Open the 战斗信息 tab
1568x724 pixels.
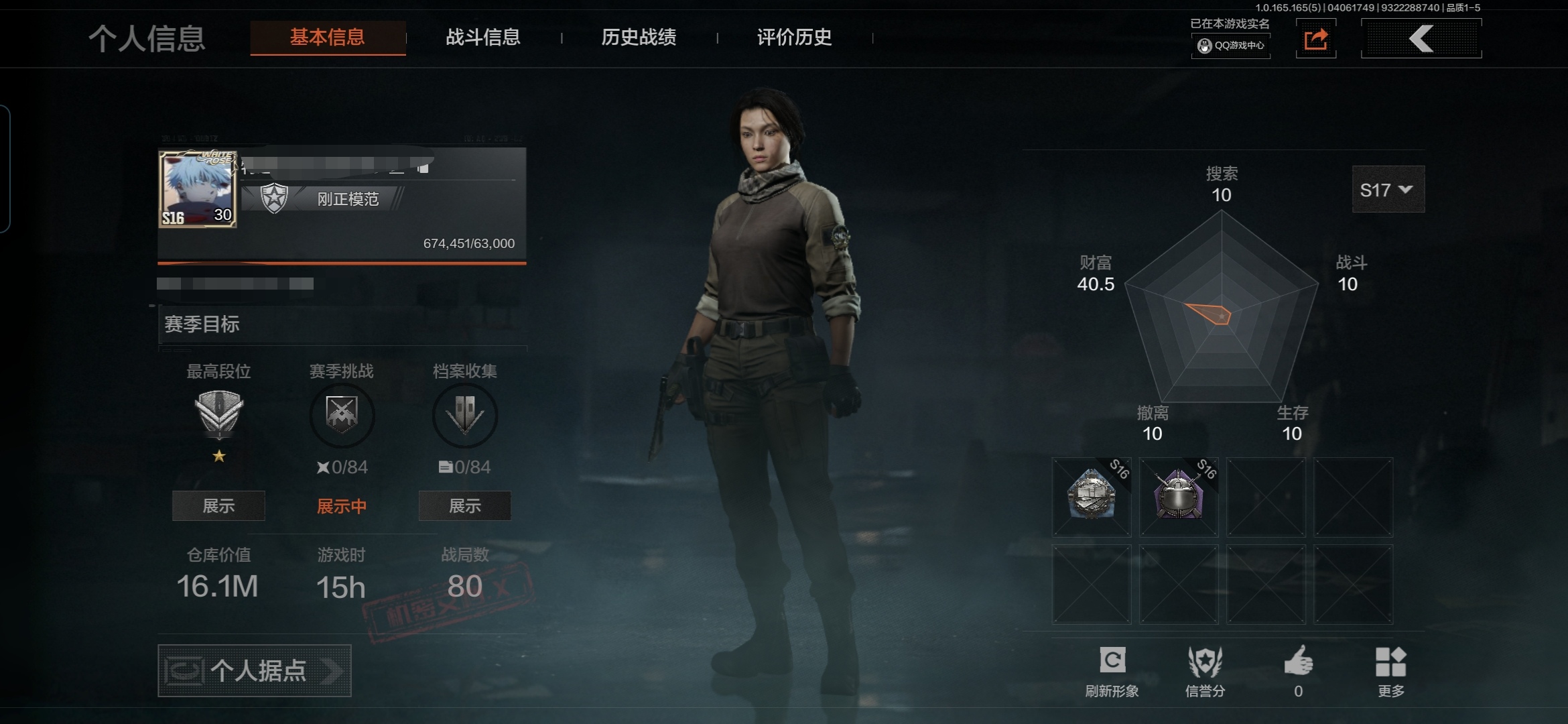click(x=483, y=38)
